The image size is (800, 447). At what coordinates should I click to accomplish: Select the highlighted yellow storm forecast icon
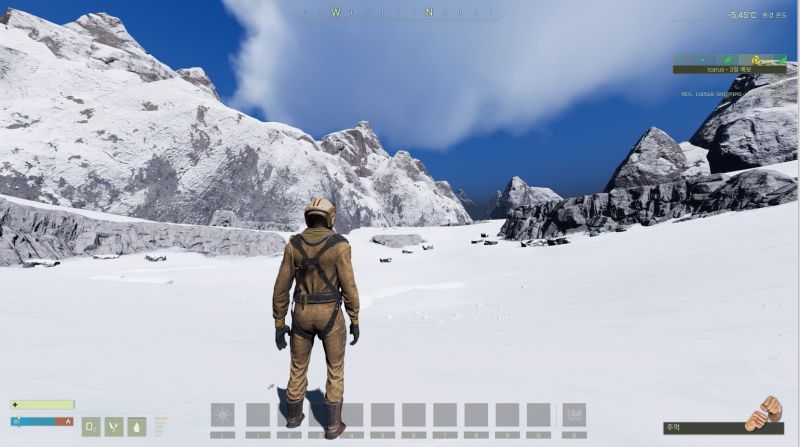[757, 60]
